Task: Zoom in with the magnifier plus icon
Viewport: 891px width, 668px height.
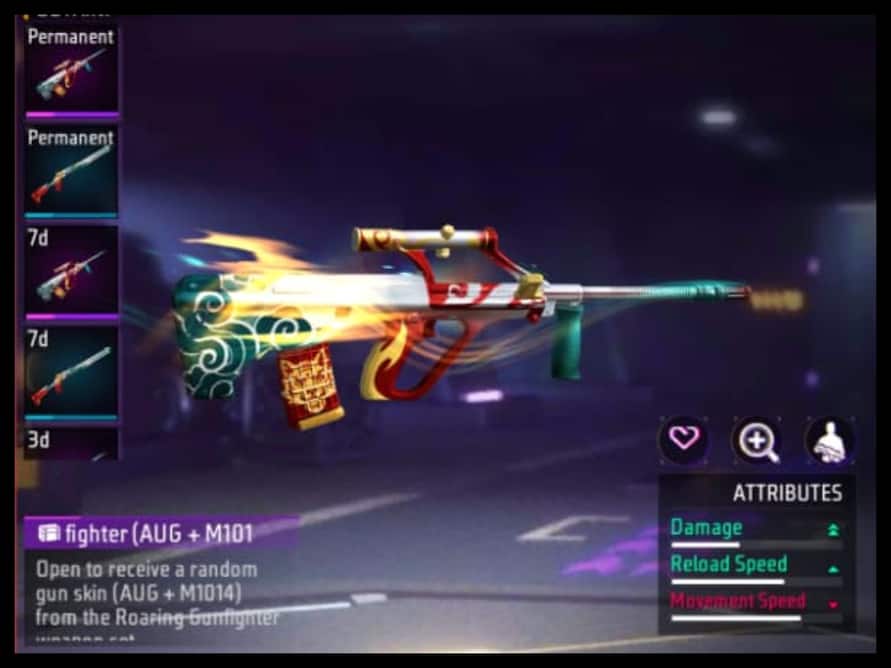Action: tap(756, 440)
